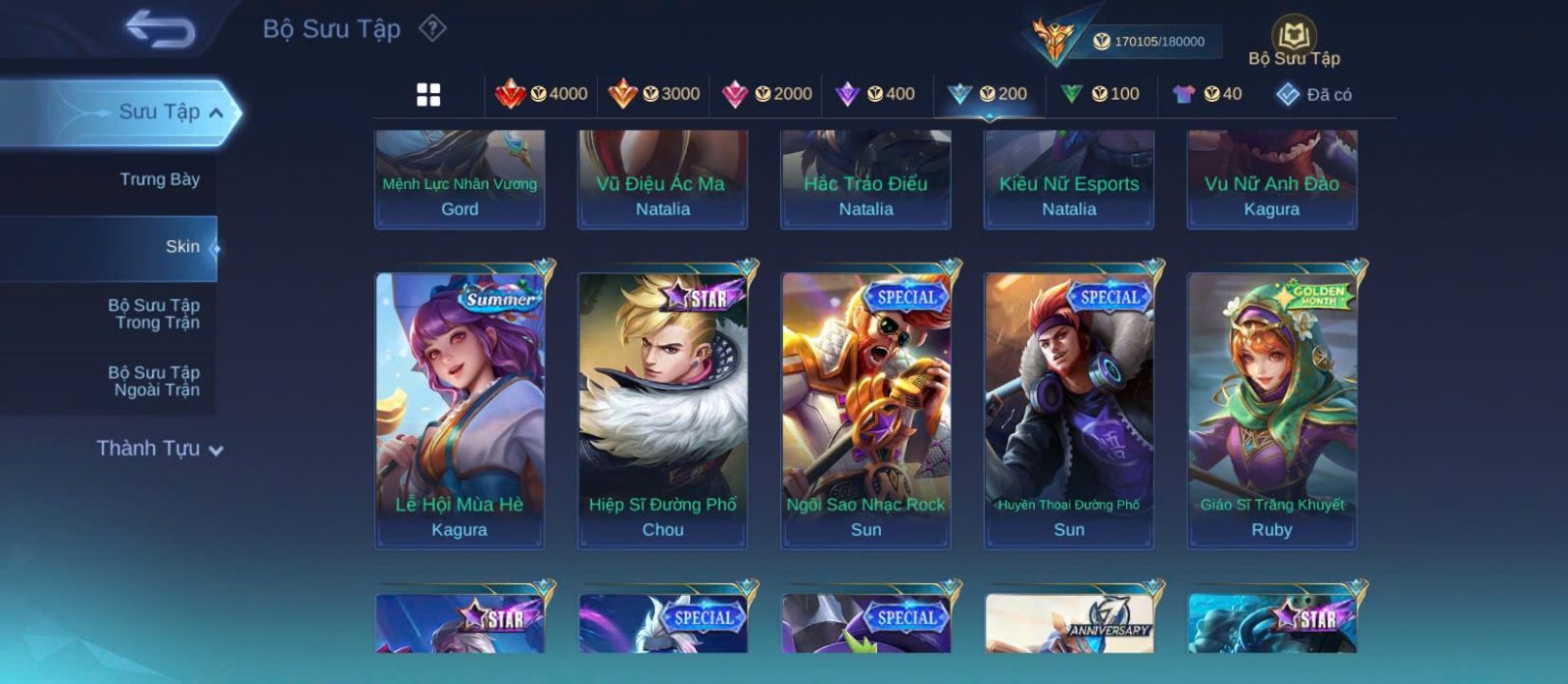Image resolution: width=1568 pixels, height=684 pixels.
Task: Open the Trưng Bày menu entry
Action: 159,179
